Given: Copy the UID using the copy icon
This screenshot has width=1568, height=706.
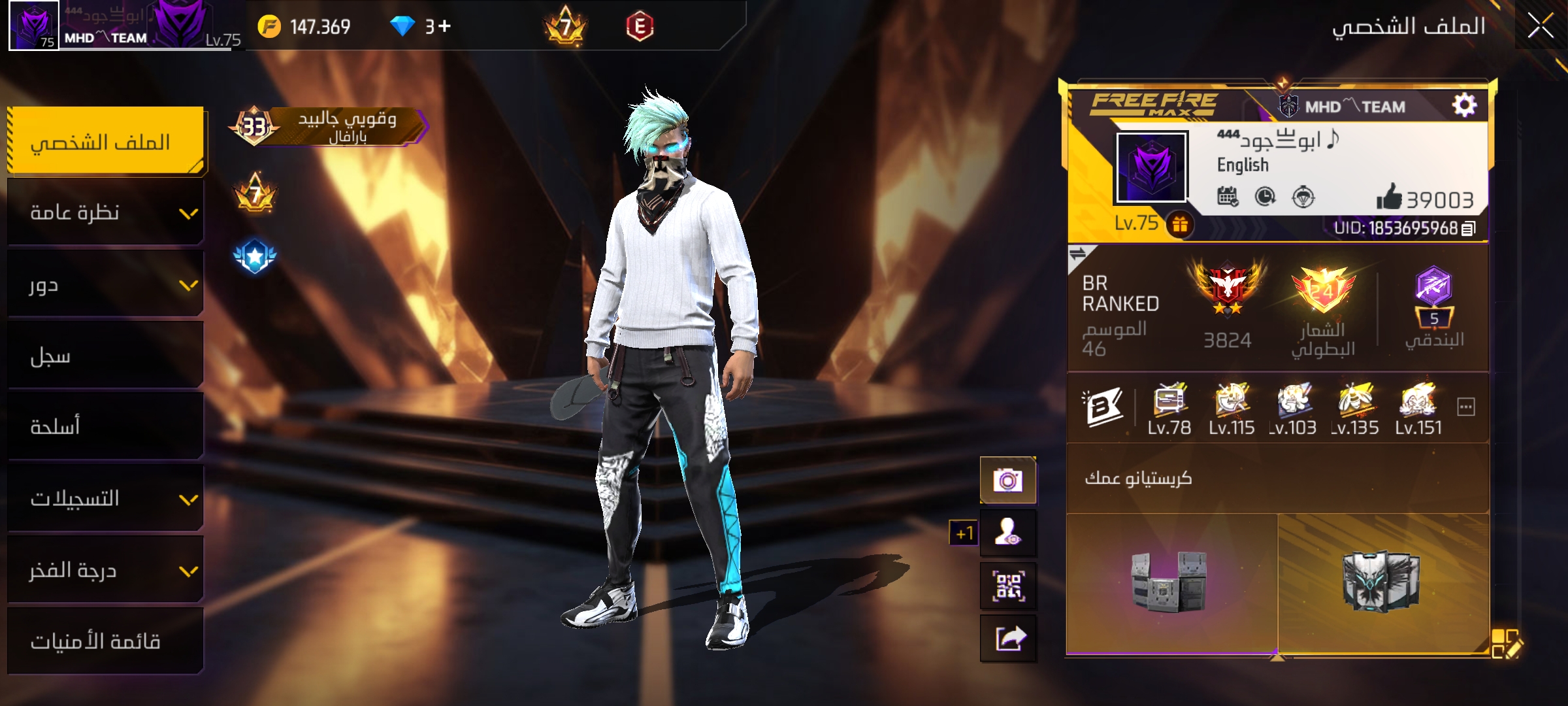Looking at the screenshot, I should pyautogui.click(x=1468, y=228).
